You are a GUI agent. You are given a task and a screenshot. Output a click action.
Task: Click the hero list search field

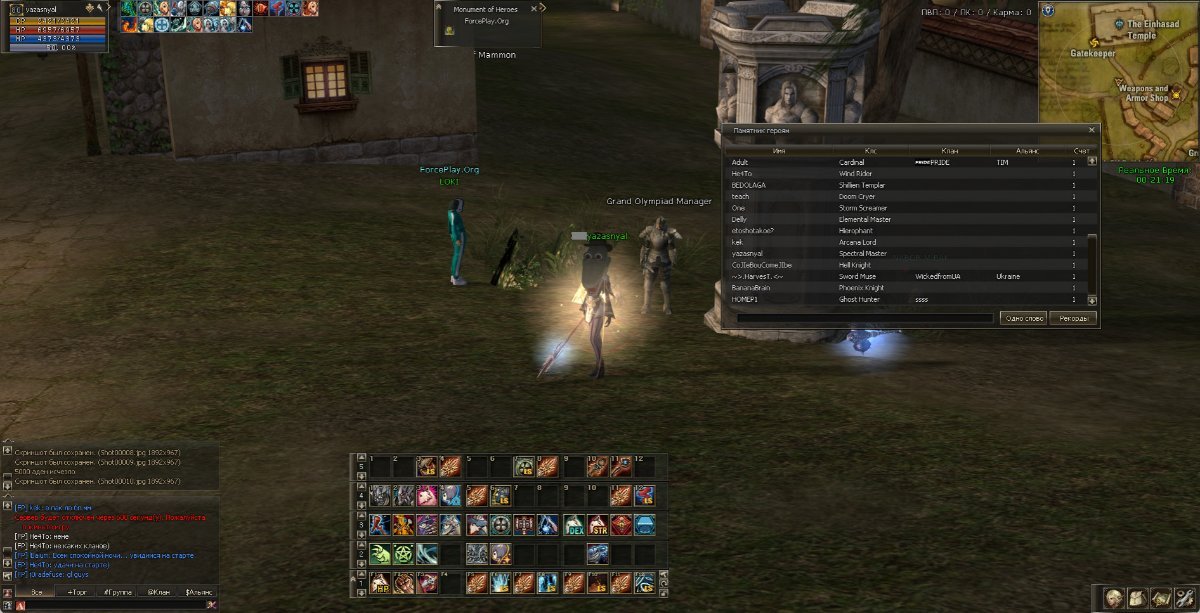865,318
